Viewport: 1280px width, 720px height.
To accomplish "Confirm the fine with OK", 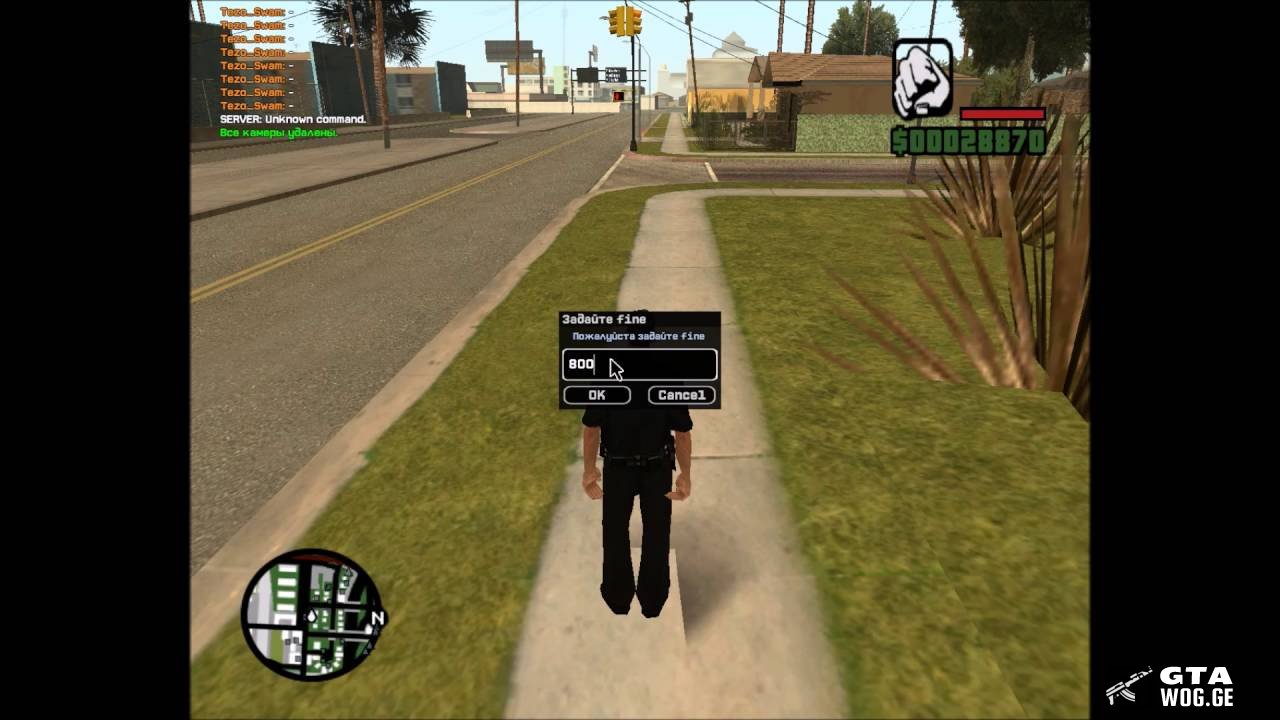I will pyautogui.click(x=596, y=395).
